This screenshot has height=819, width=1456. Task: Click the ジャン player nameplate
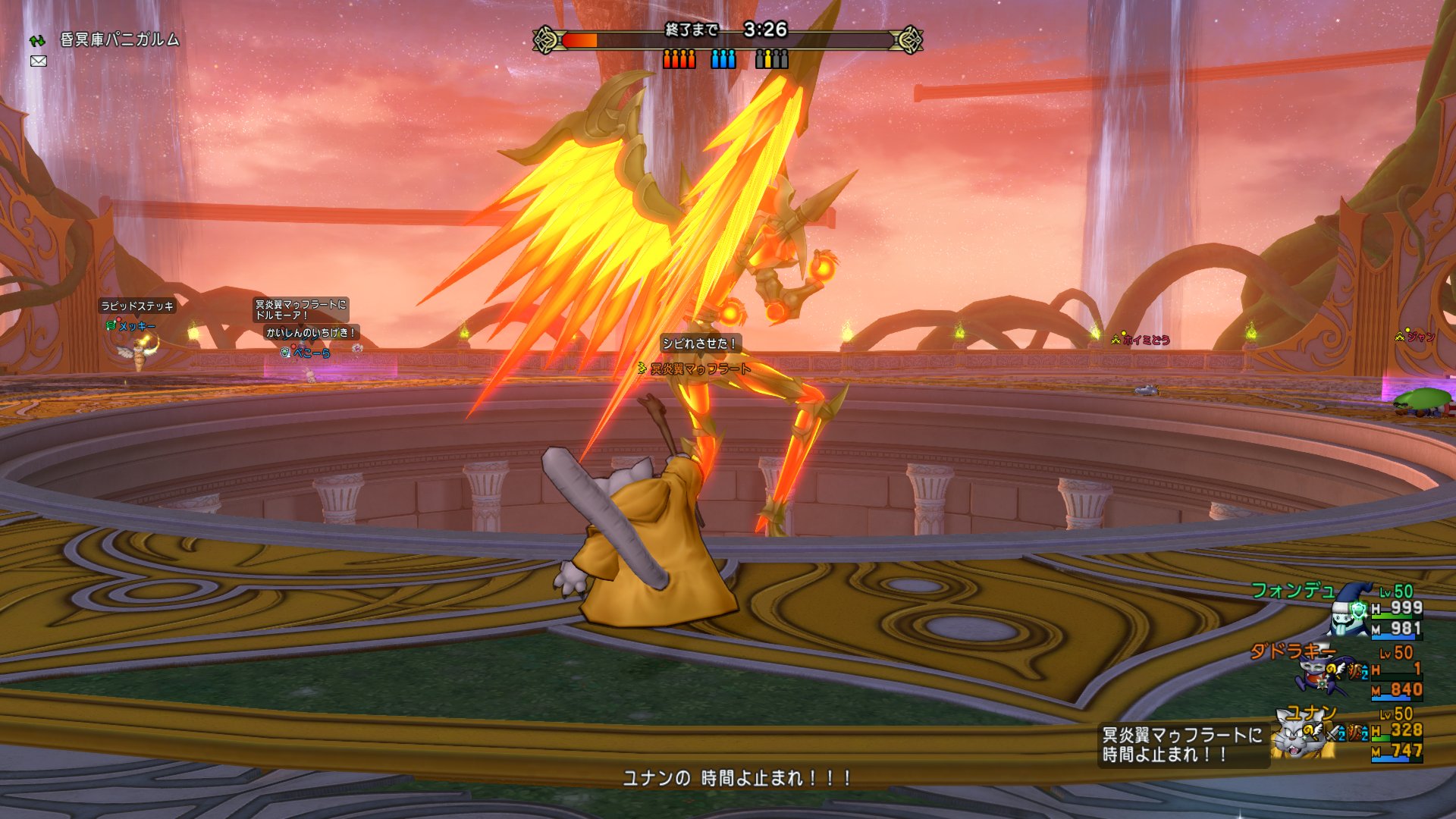(1420, 337)
